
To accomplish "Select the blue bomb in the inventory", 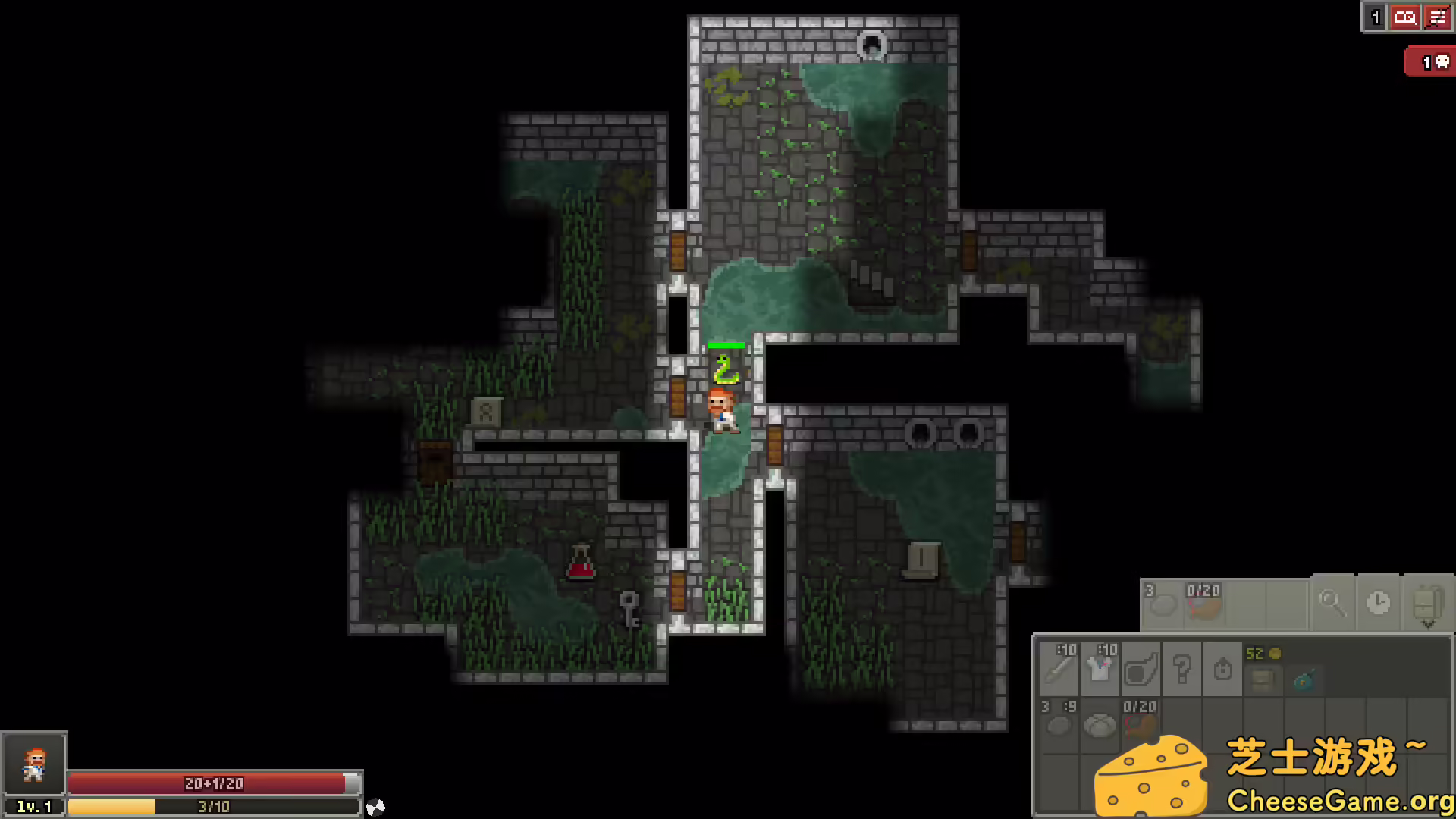I will click(1303, 680).
